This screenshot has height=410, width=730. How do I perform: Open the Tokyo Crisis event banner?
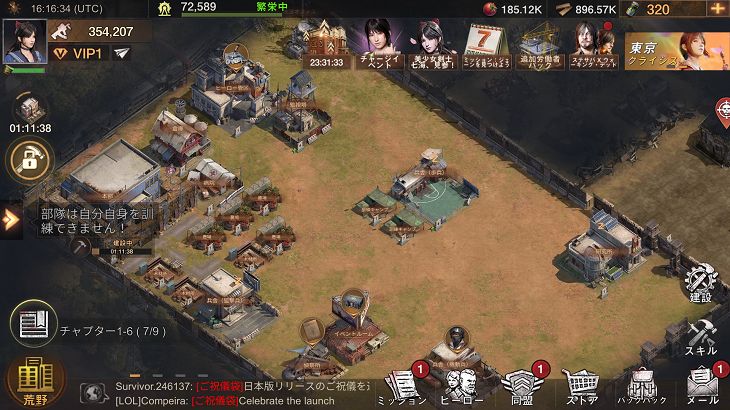[x=675, y=47]
